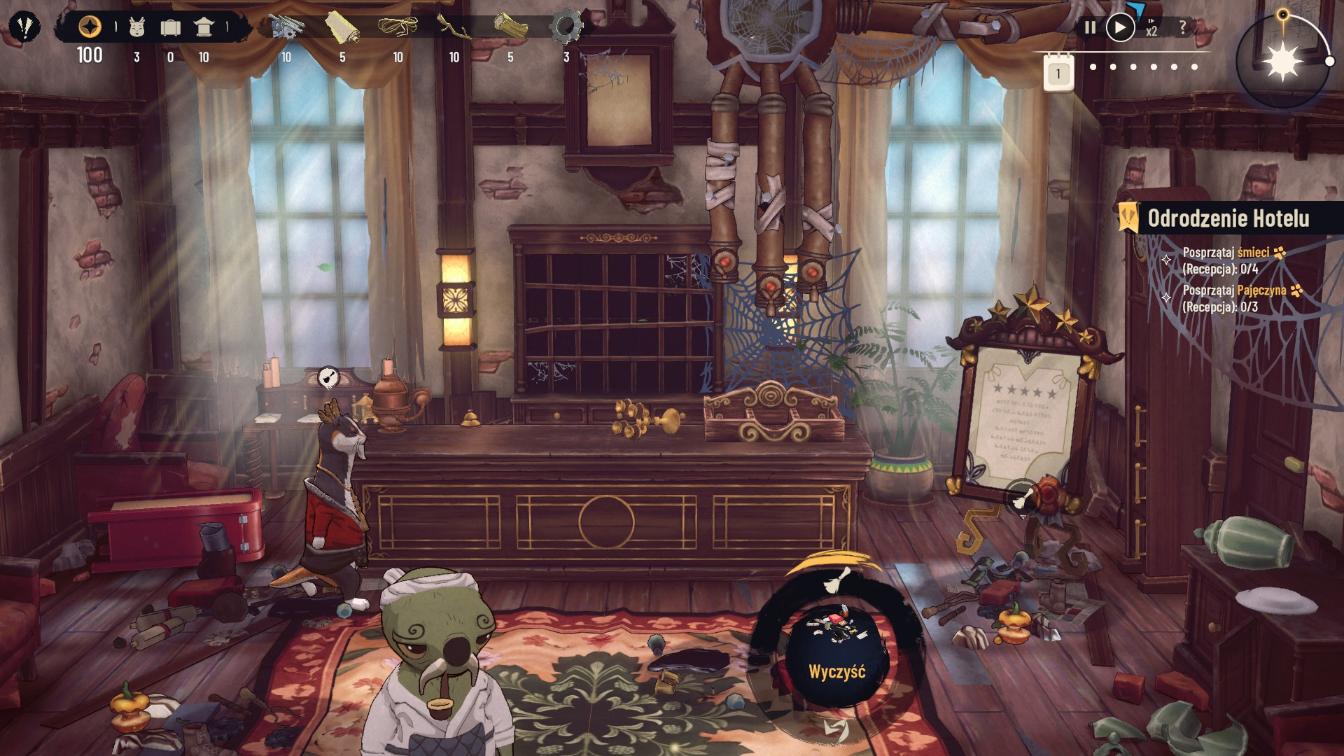Open the exclamation mark alerts icon
The height and width of the screenshot is (756, 1344).
(24, 25)
